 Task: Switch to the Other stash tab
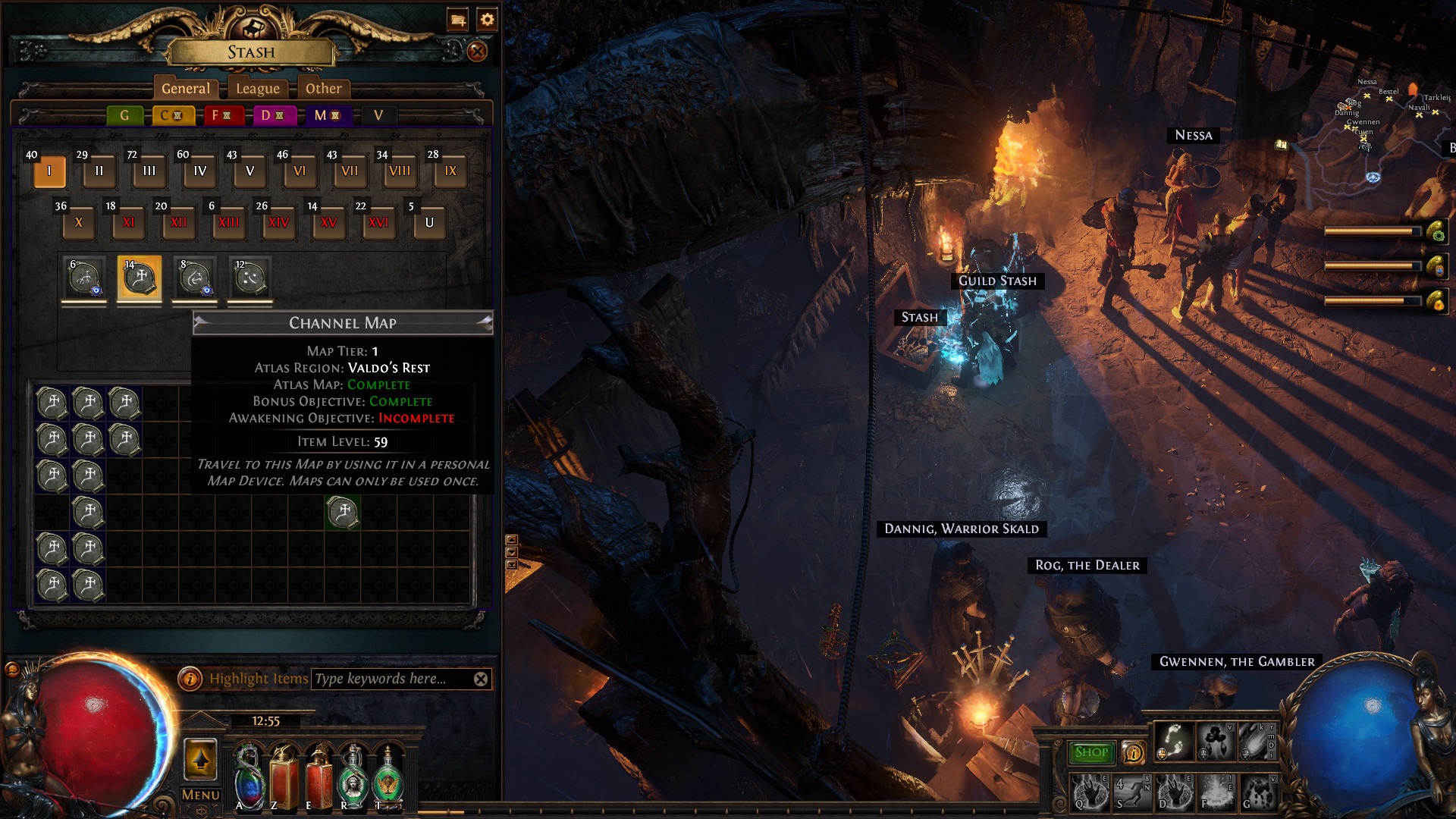coord(323,89)
